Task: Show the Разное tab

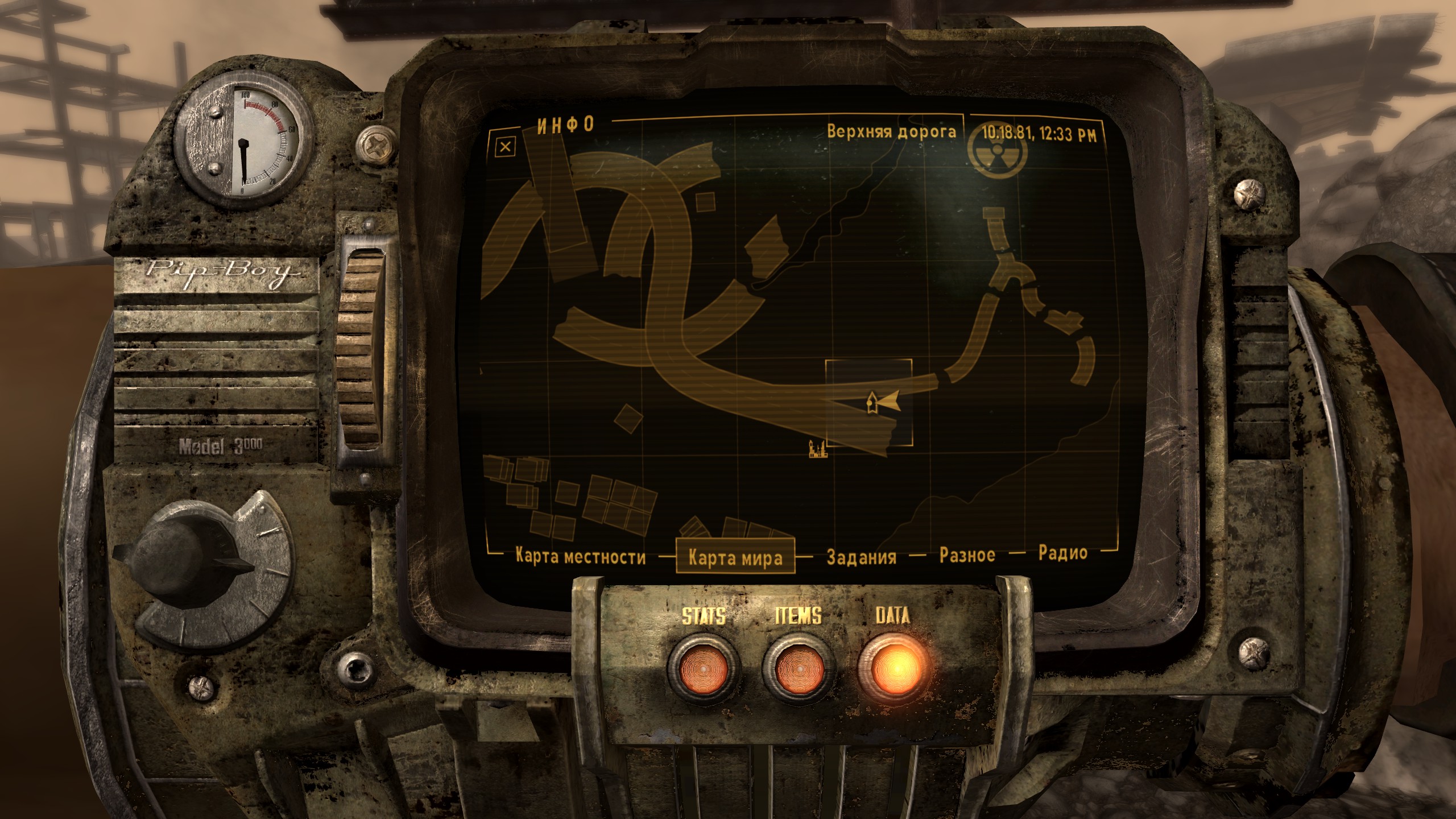Action: pos(967,555)
